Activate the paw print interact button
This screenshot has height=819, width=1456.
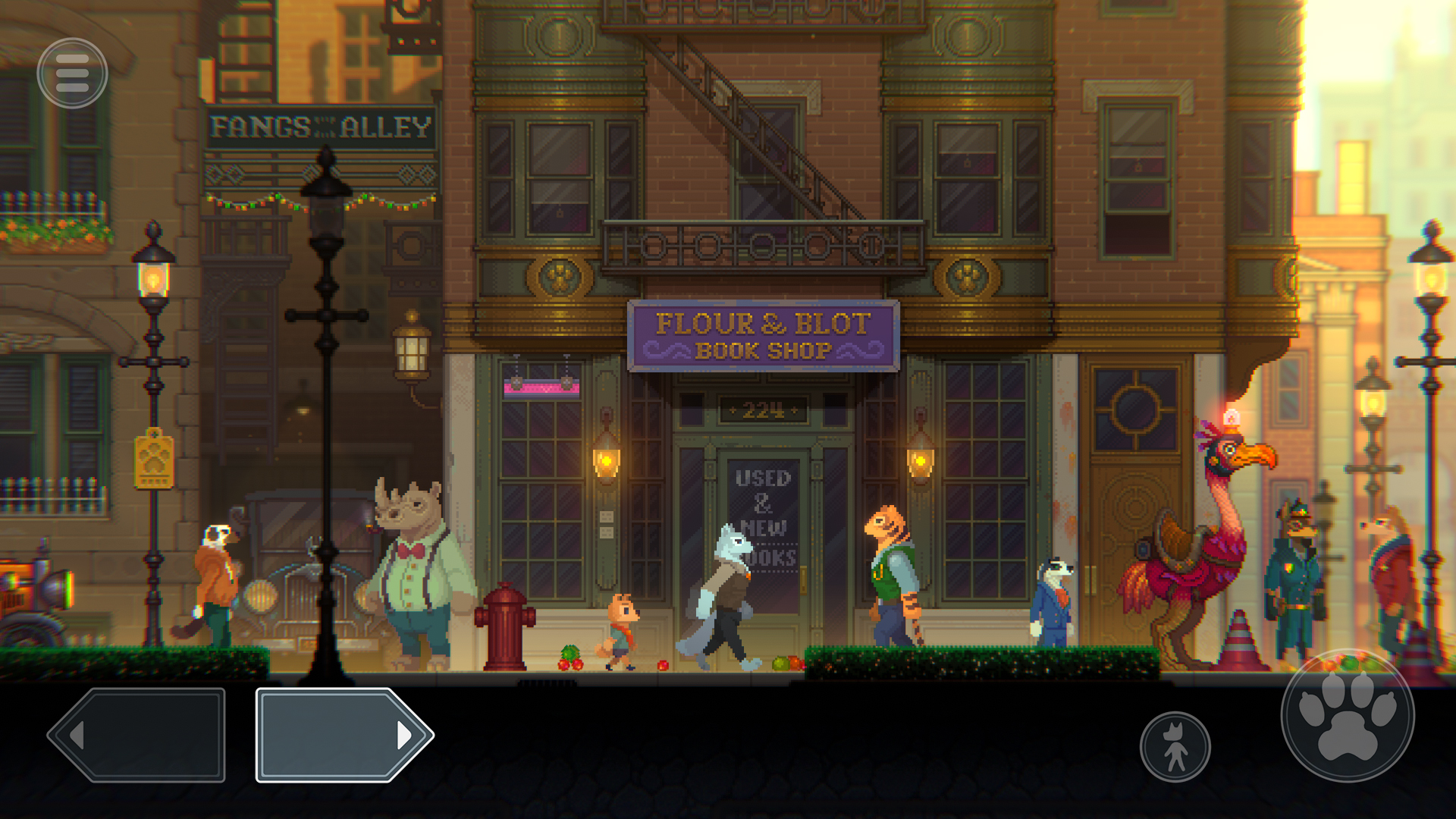coord(1348,716)
